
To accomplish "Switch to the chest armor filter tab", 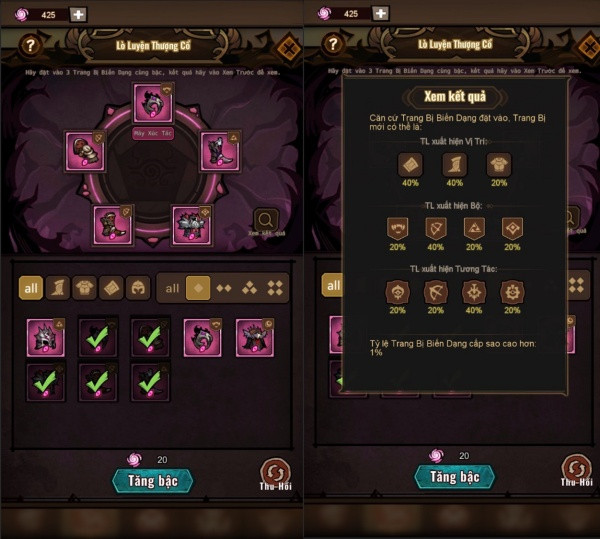I will point(85,289).
